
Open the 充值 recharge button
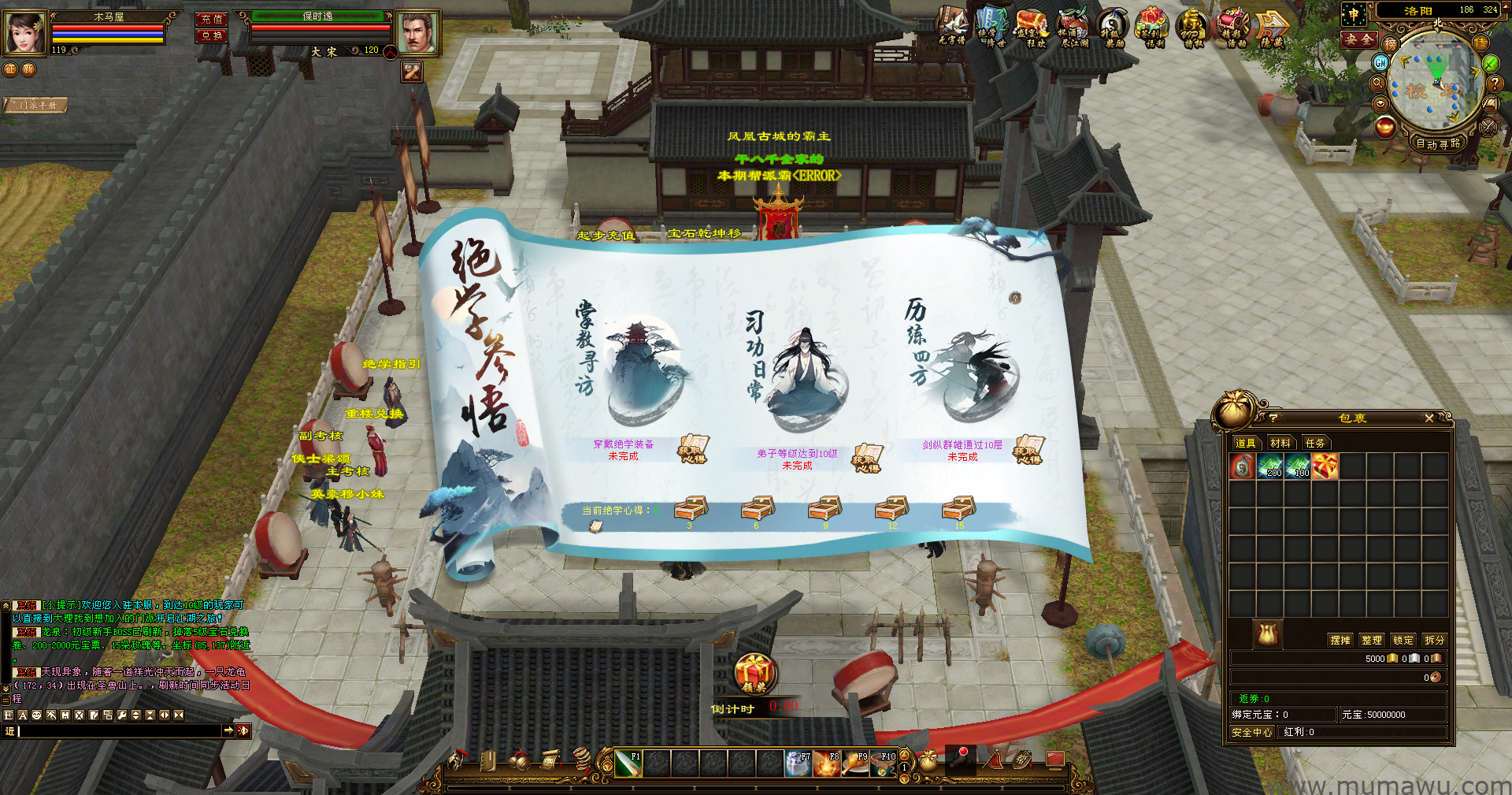click(x=211, y=19)
